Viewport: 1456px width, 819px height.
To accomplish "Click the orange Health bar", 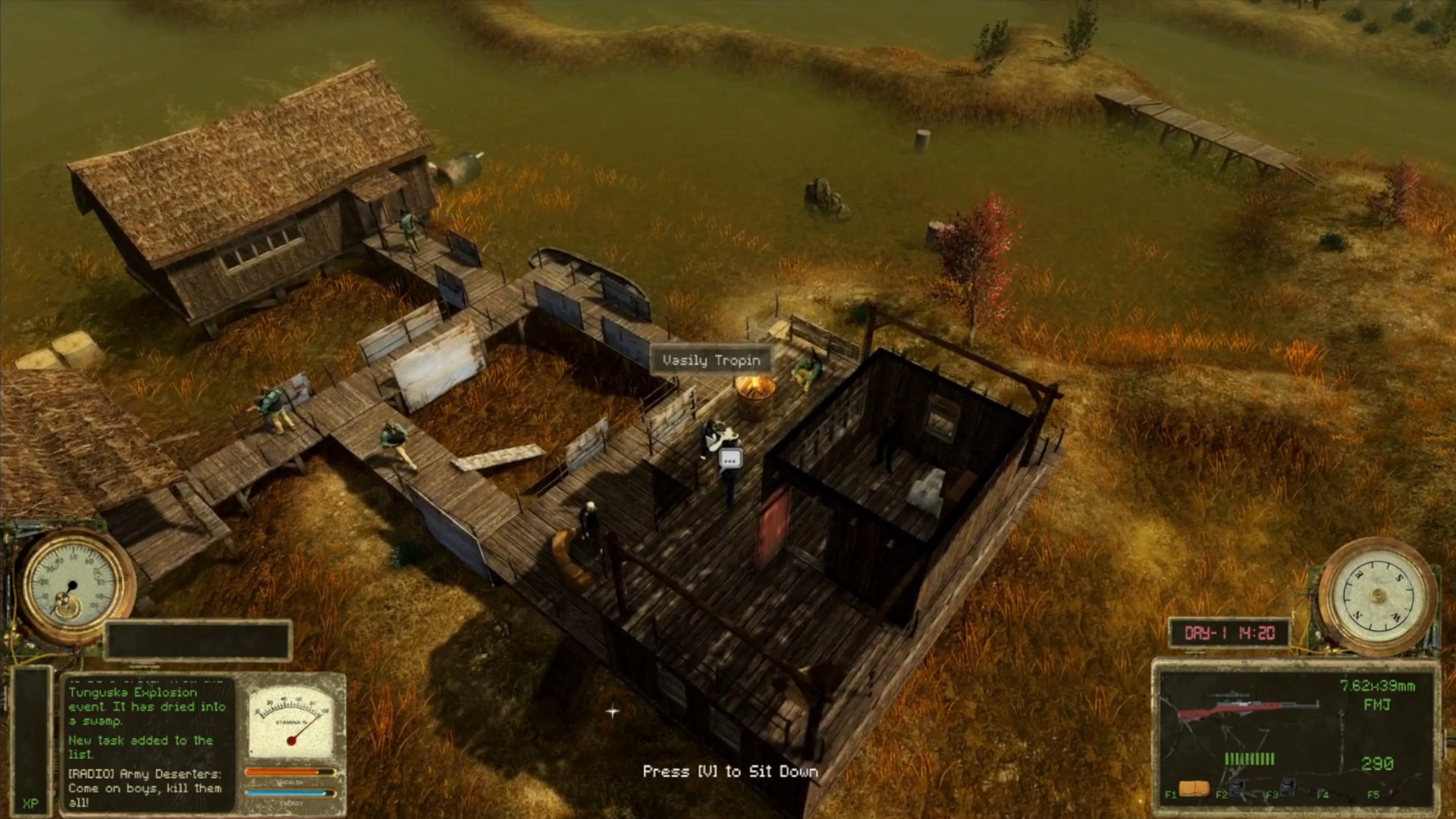I will [x=290, y=772].
